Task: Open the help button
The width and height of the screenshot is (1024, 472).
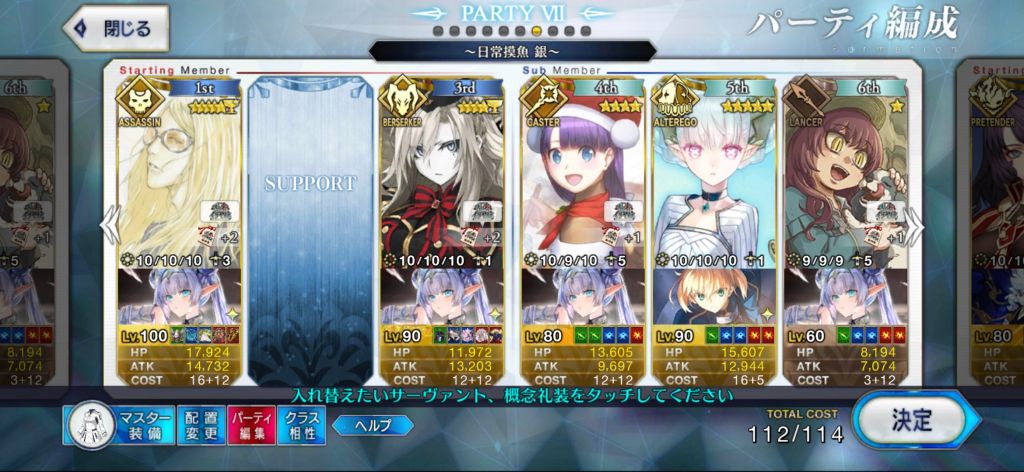Action: (372, 426)
